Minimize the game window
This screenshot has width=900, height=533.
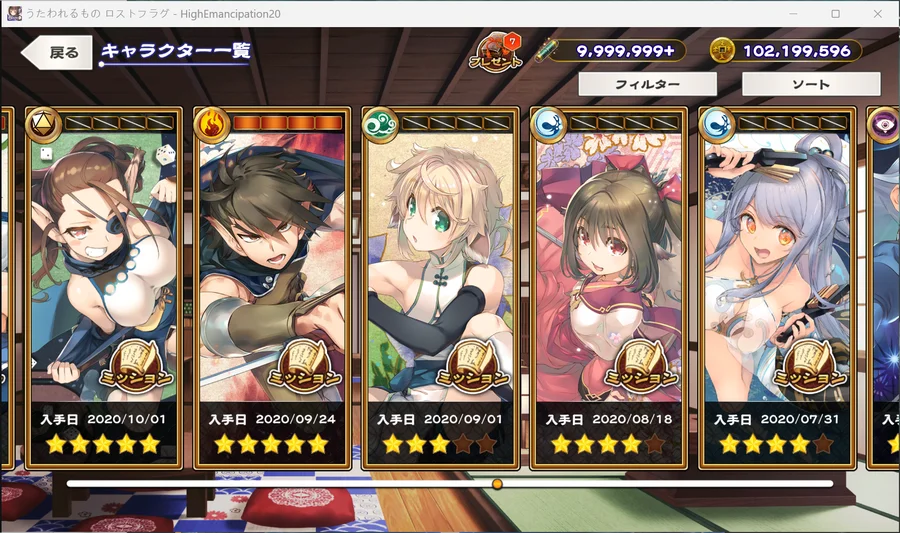(x=791, y=13)
